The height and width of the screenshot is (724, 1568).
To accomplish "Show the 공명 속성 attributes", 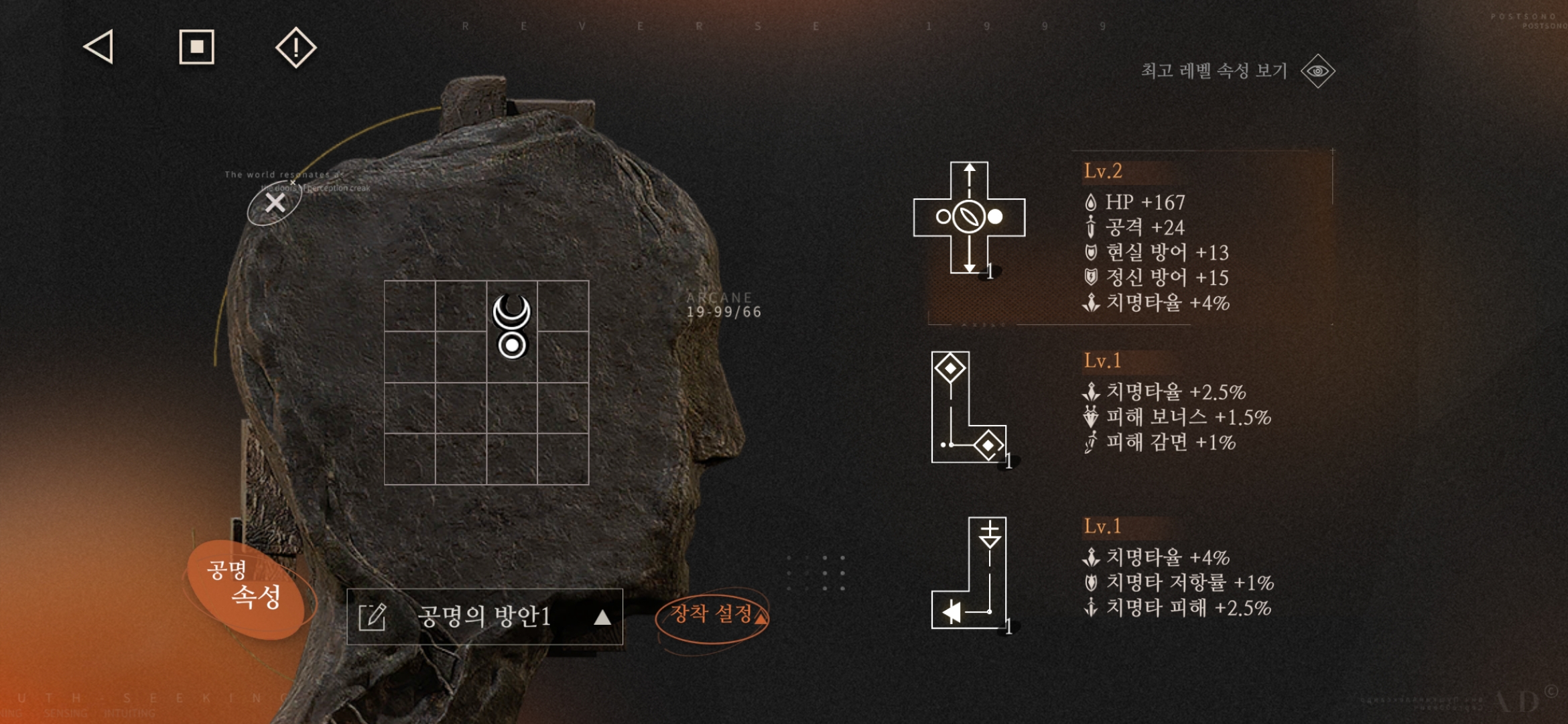I will click(x=245, y=588).
